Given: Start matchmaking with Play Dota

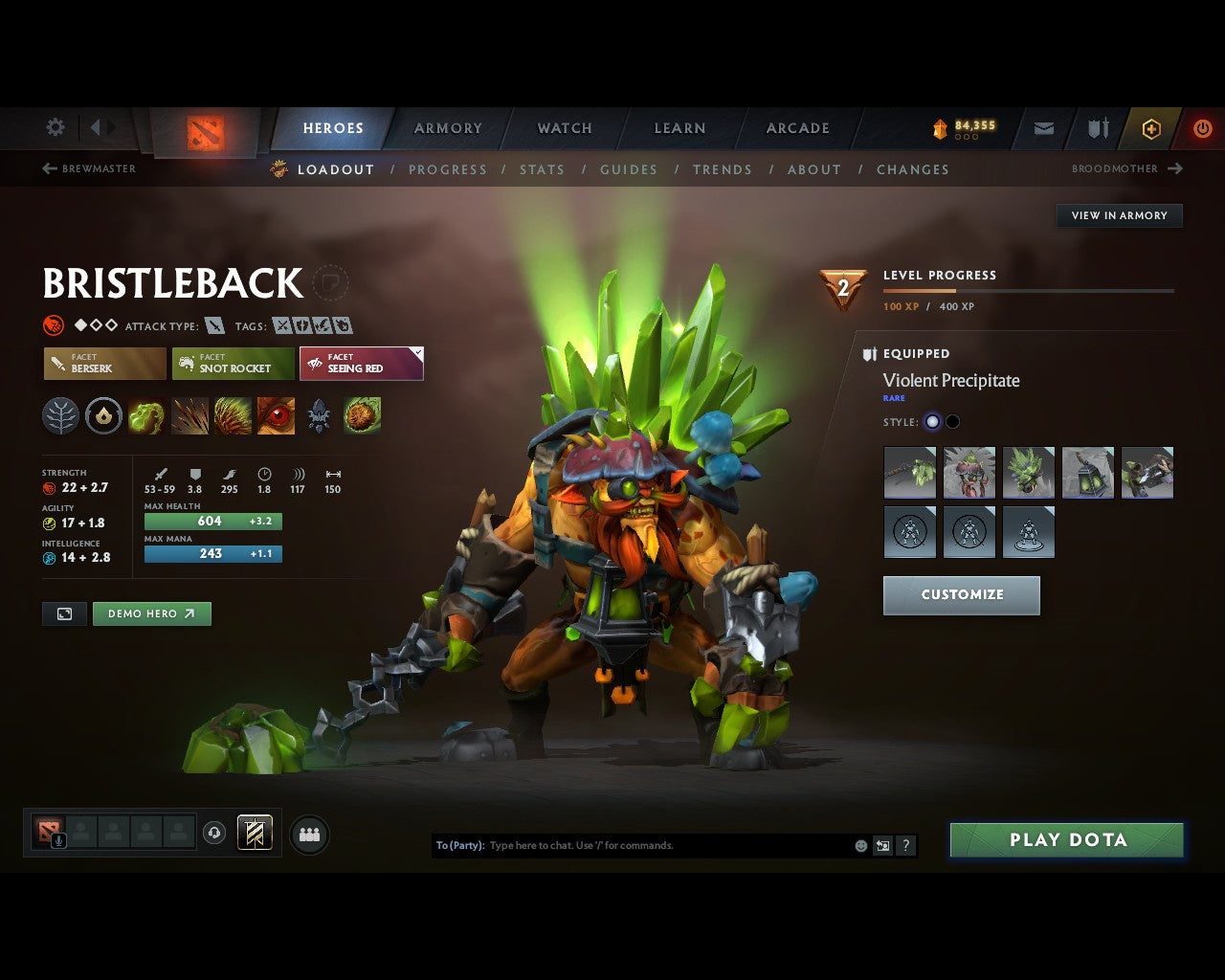Looking at the screenshot, I should pos(1067,840).
